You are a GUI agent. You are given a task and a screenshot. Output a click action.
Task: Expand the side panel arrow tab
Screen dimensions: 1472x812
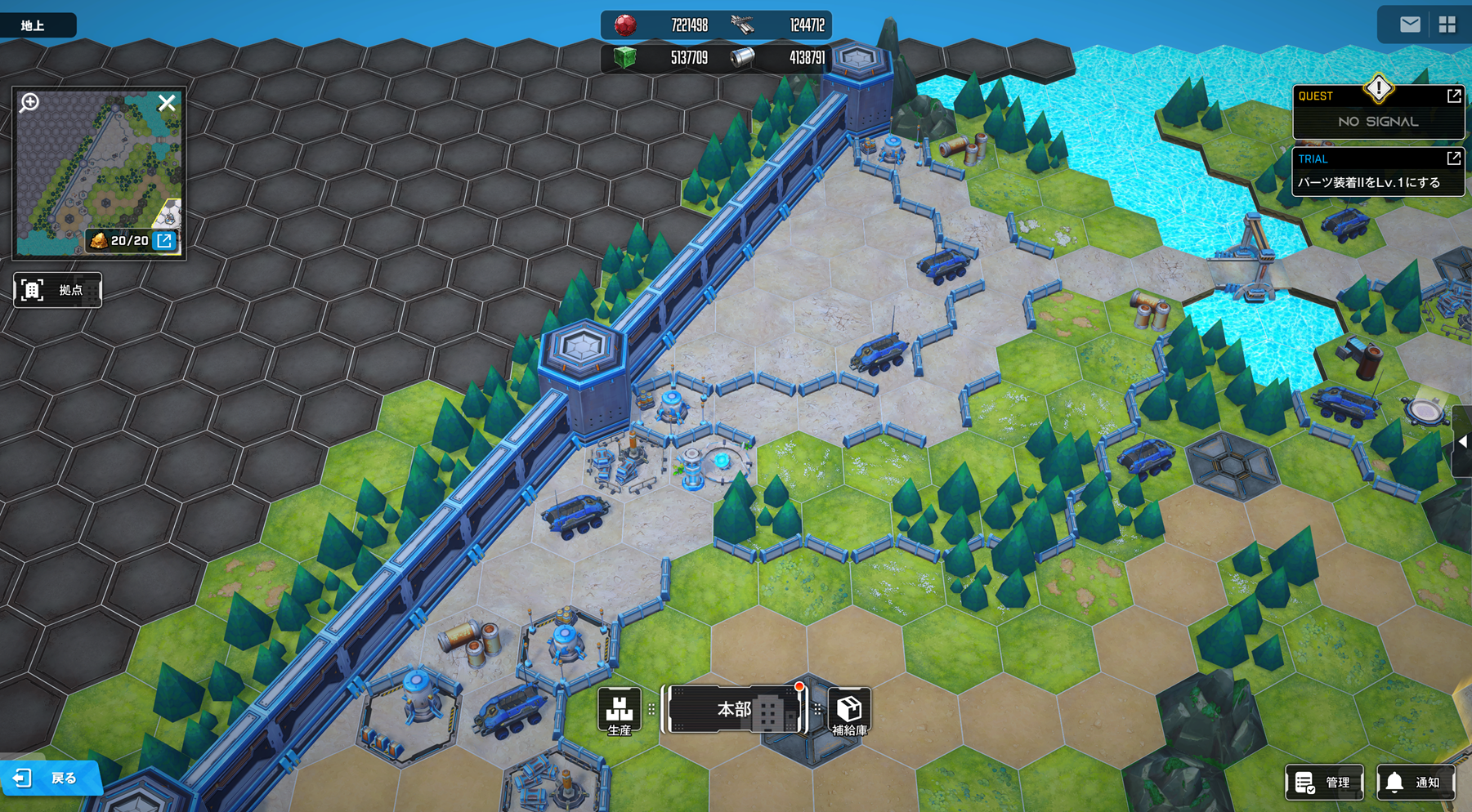(1462, 442)
